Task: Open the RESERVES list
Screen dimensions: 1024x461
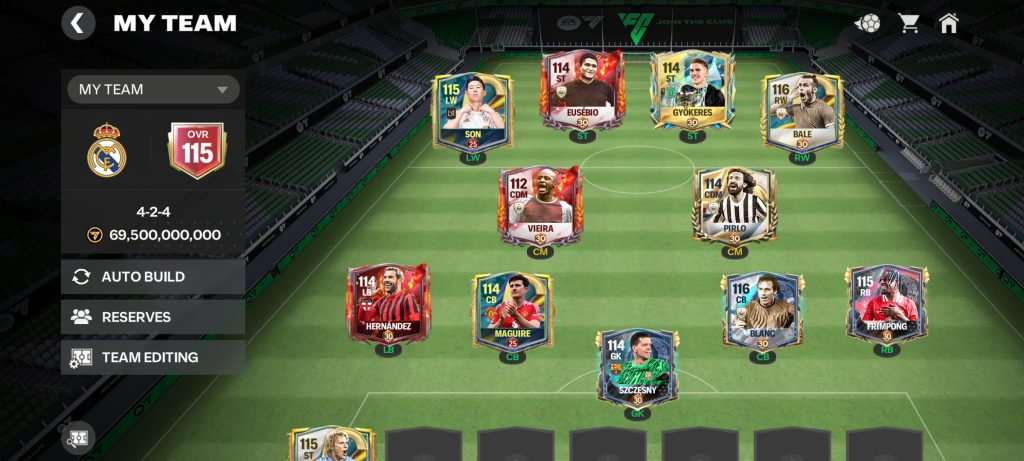Action: point(153,317)
